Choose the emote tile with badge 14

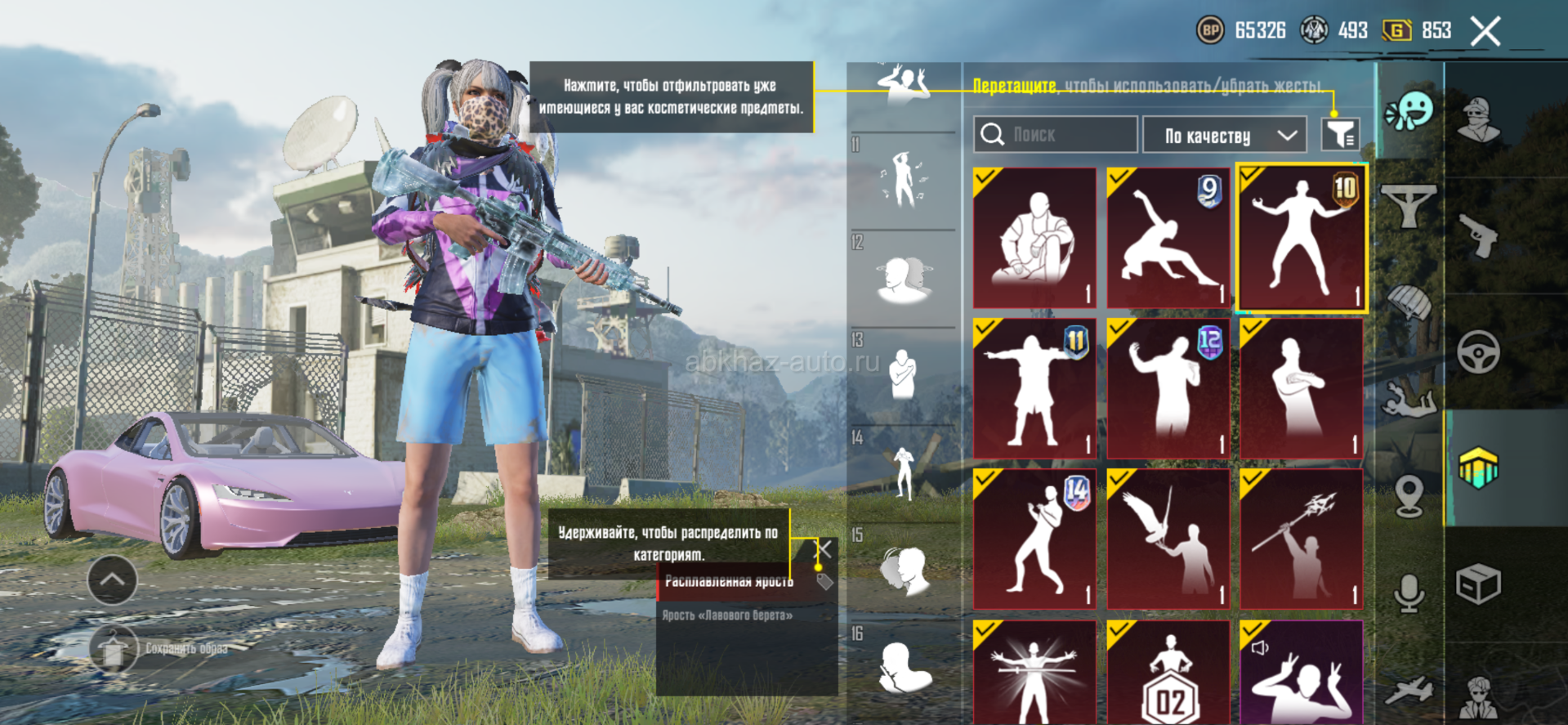1034,539
